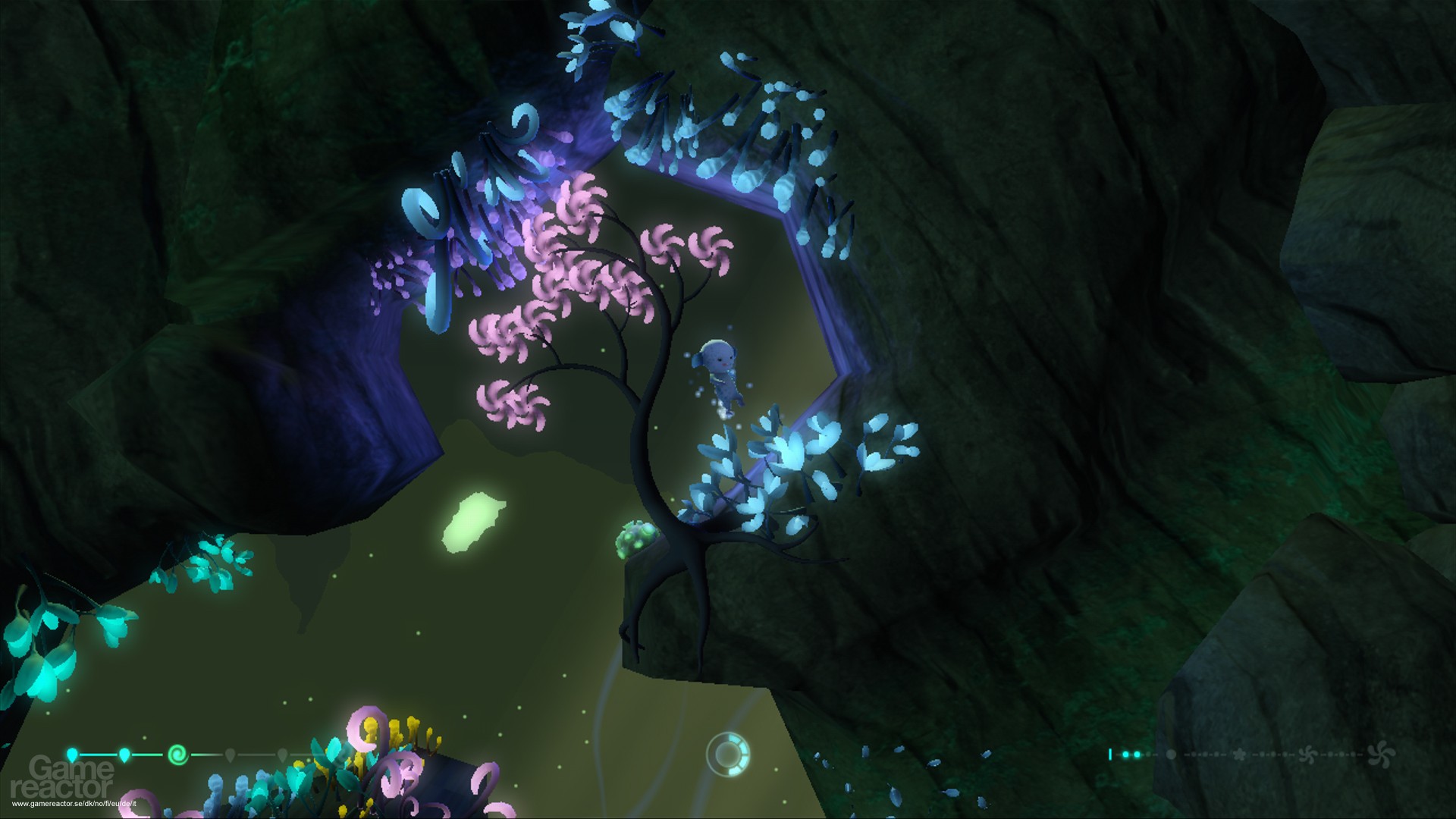This screenshot has height=819, width=1456.
Task: Toggle the second bright dot near the teal bar
Action: (x=1137, y=755)
